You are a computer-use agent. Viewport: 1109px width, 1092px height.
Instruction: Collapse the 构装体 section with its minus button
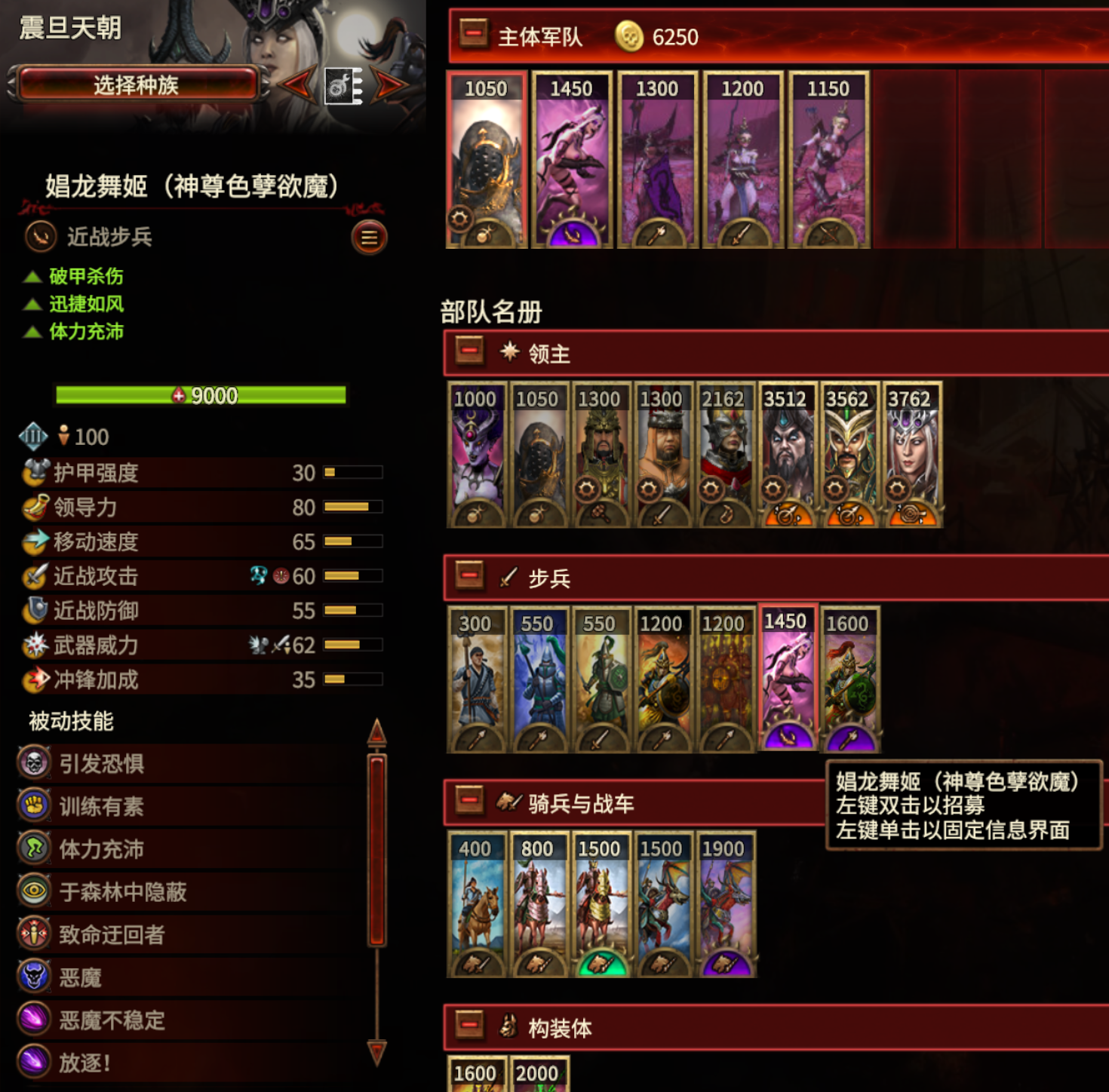coord(469,1026)
